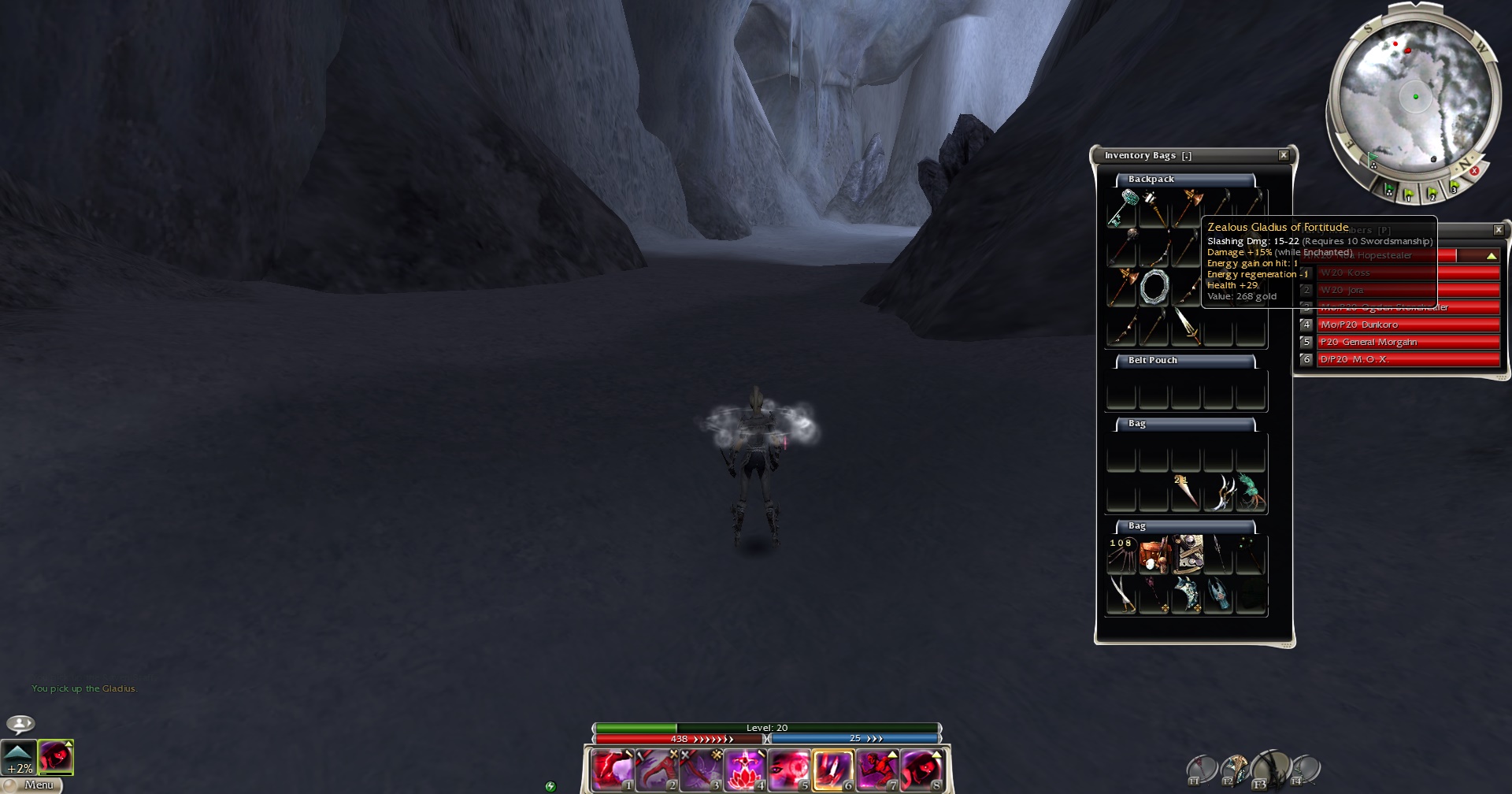Select the silver ring-shaped item in Backpack
This screenshot has width=1512, height=794.
1154,288
